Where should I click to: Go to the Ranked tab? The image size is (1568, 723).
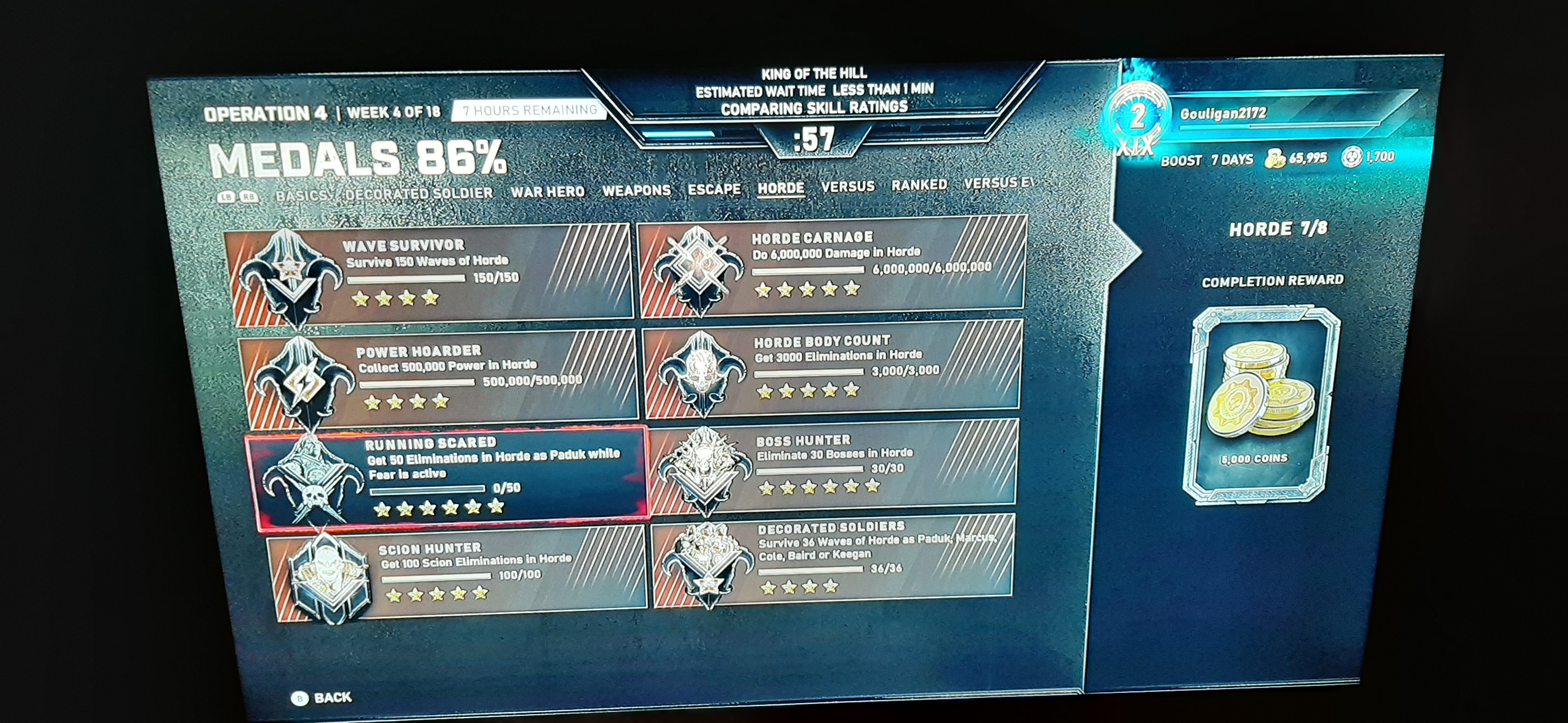coord(919,184)
